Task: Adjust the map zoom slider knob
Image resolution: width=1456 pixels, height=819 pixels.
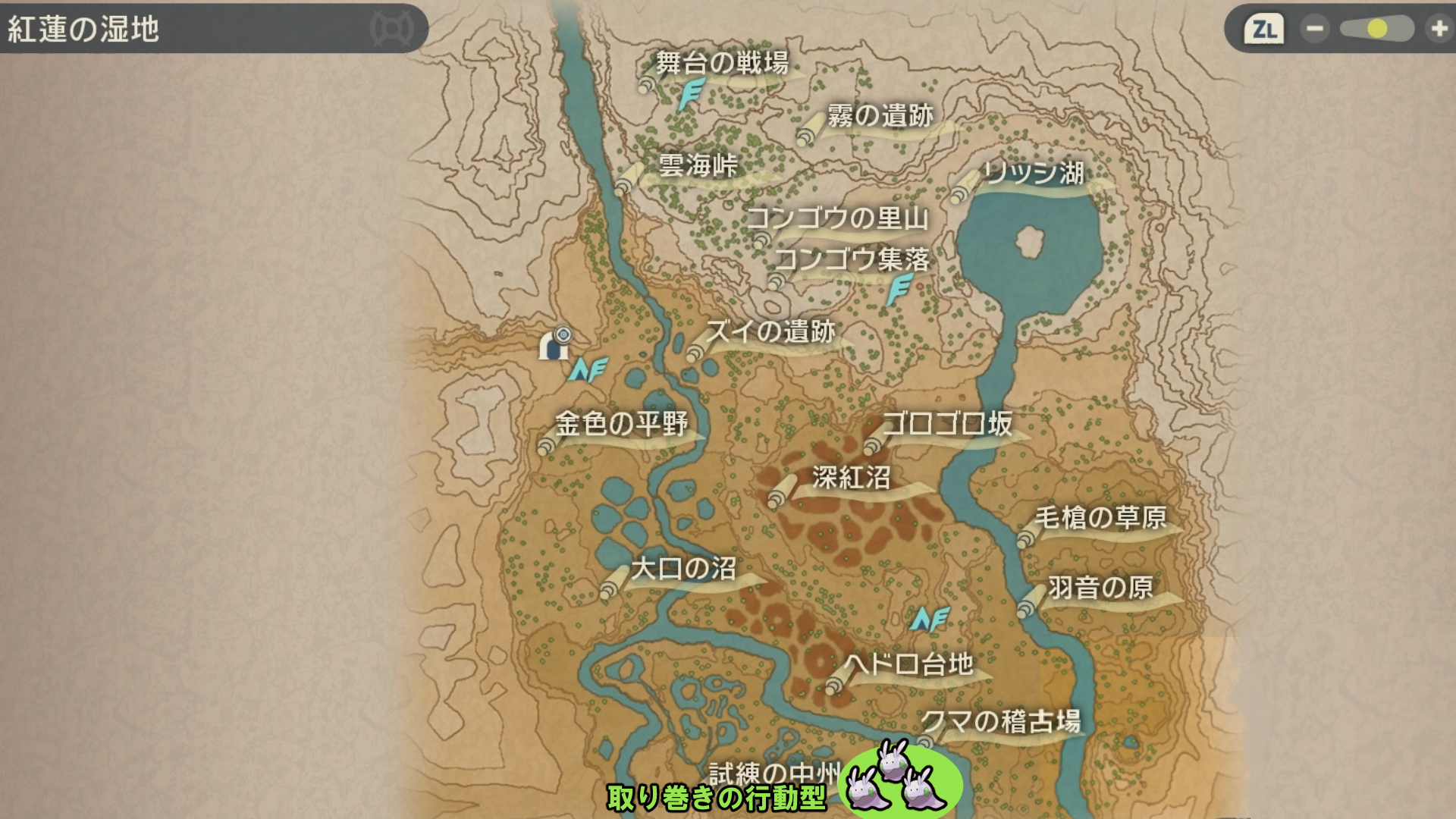Action: click(x=1377, y=30)
